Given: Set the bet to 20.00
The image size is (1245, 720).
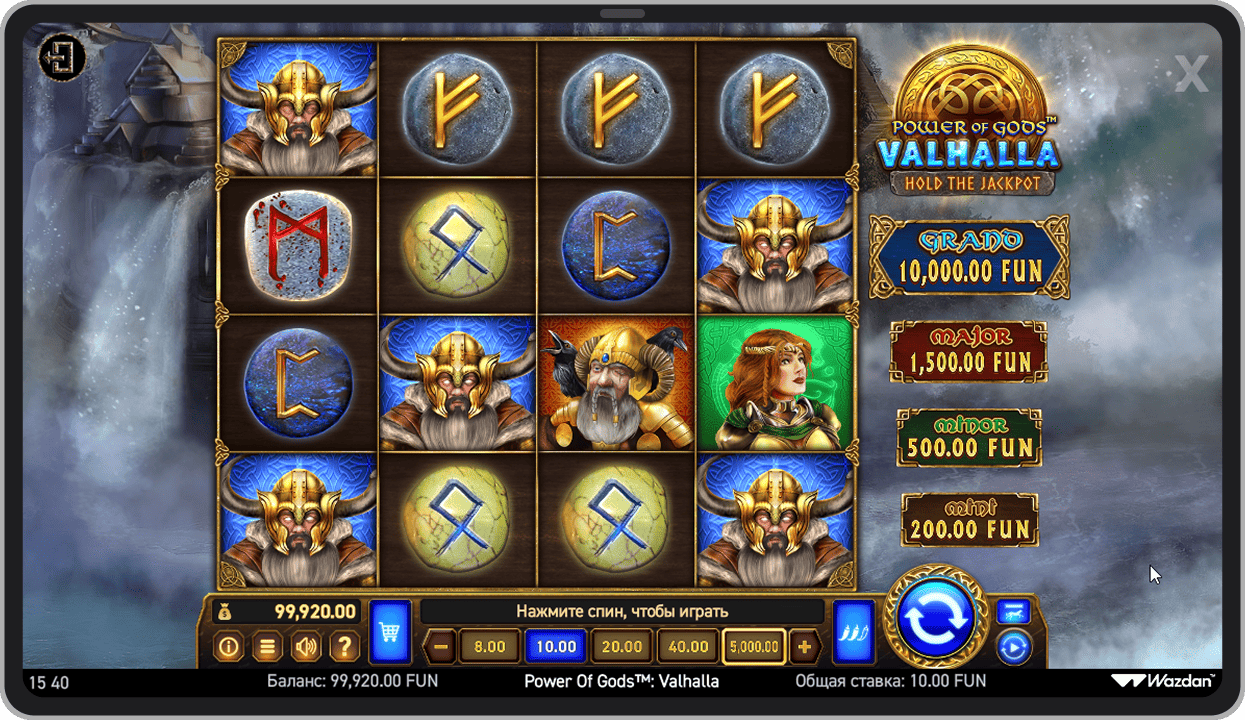Looking at the screenshot, I should tap(621, 647).
